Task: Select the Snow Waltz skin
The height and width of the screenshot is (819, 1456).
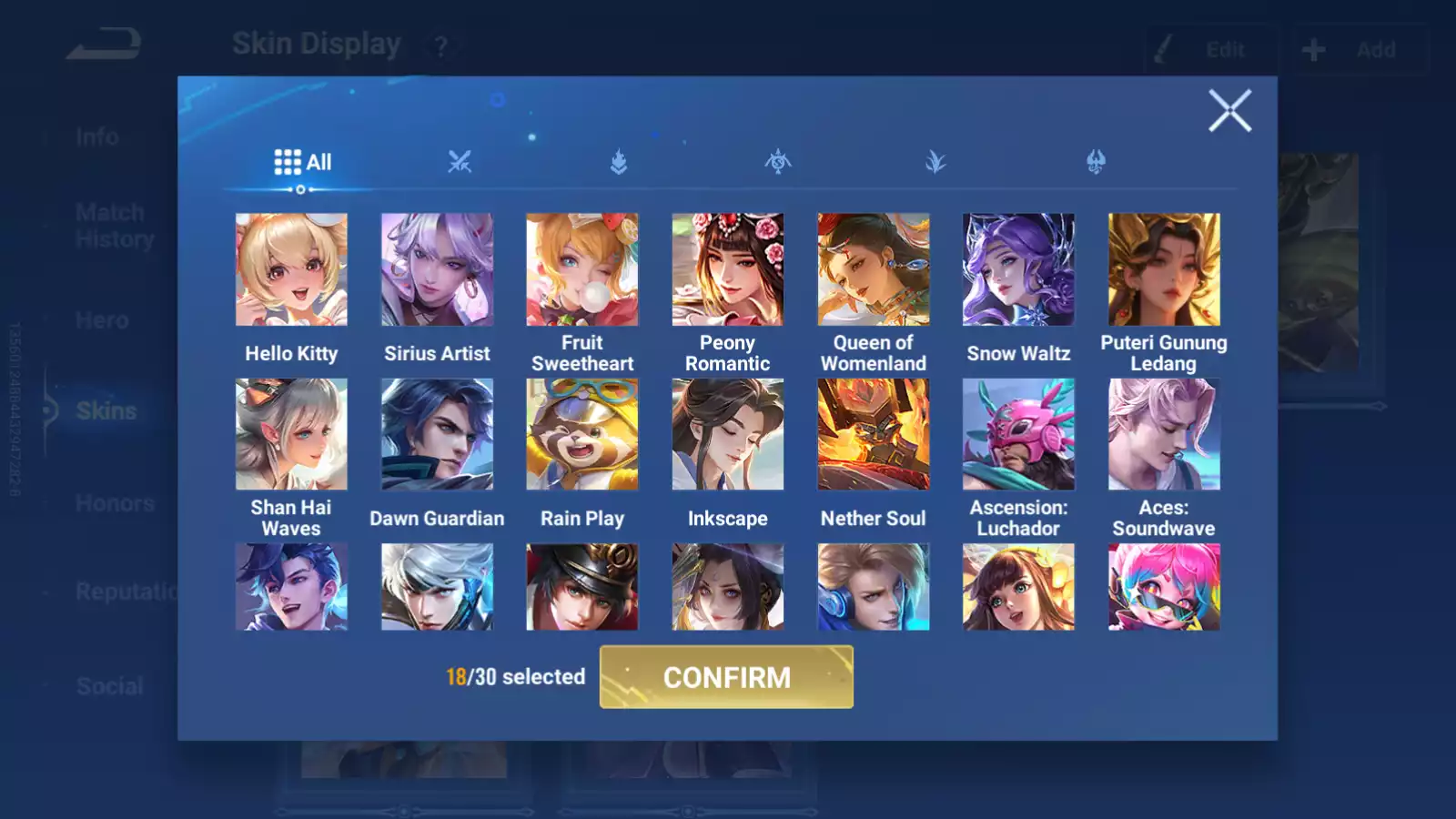Action: pyautogui.click(x=1018, y=269)
